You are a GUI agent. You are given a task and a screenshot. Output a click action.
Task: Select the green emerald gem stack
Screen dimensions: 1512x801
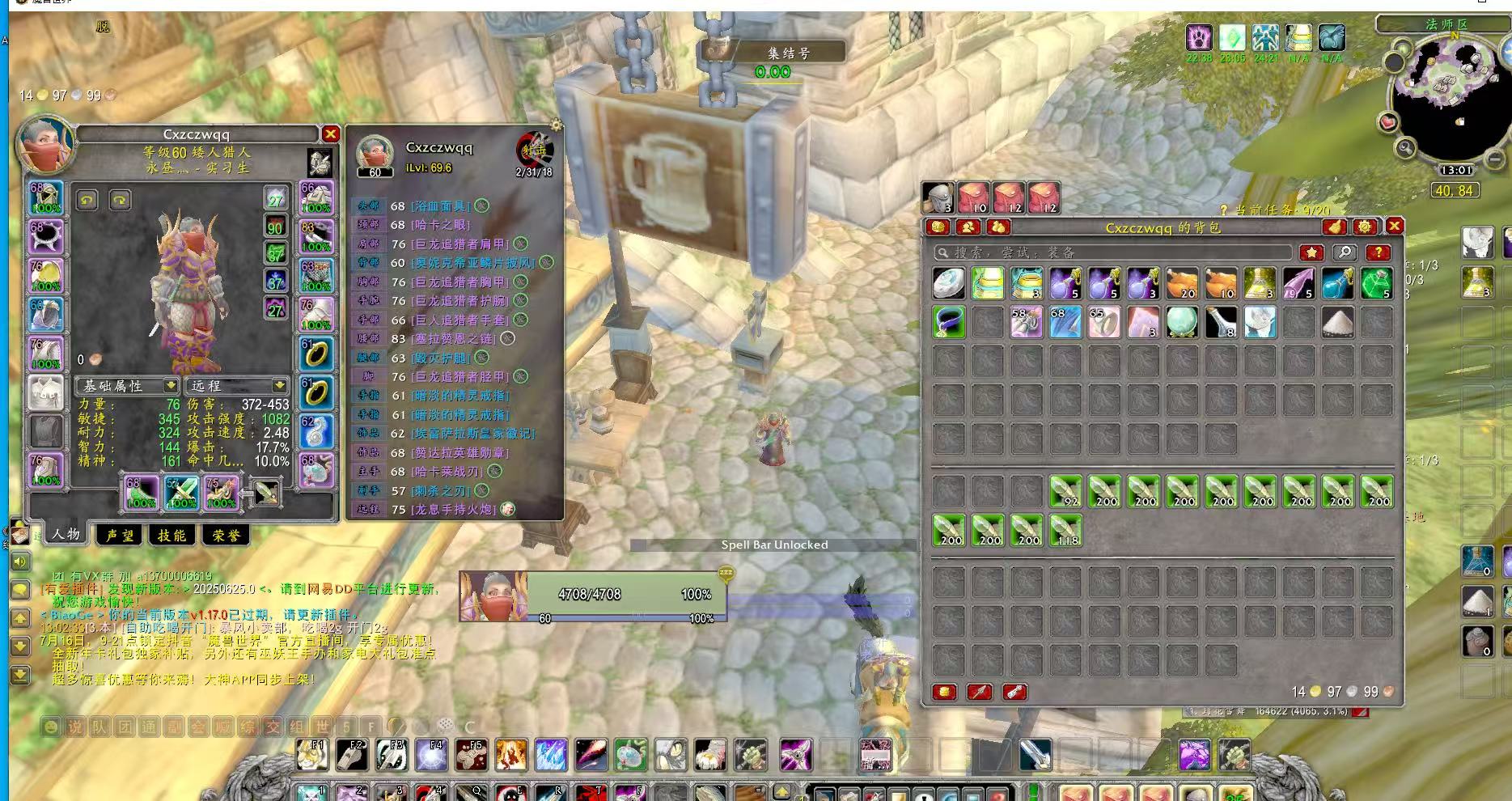(x=1376, y=283)
